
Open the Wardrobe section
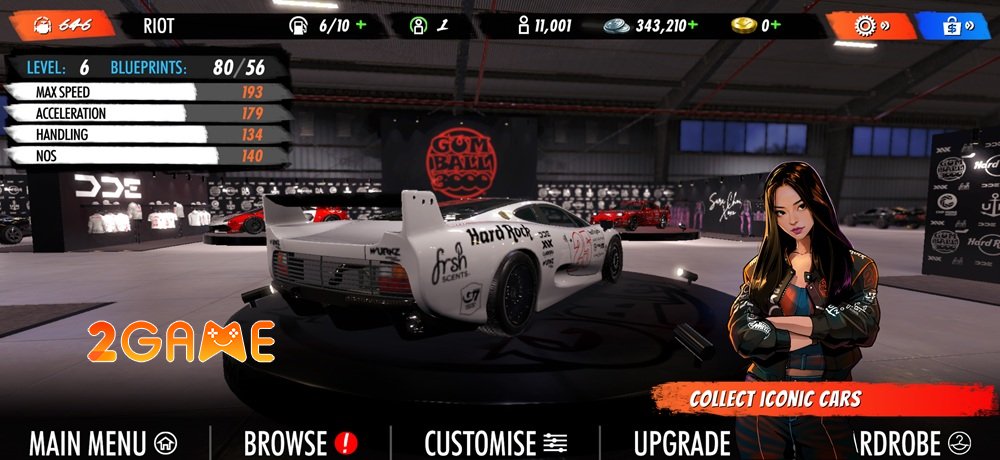click(x=905, y=442)
